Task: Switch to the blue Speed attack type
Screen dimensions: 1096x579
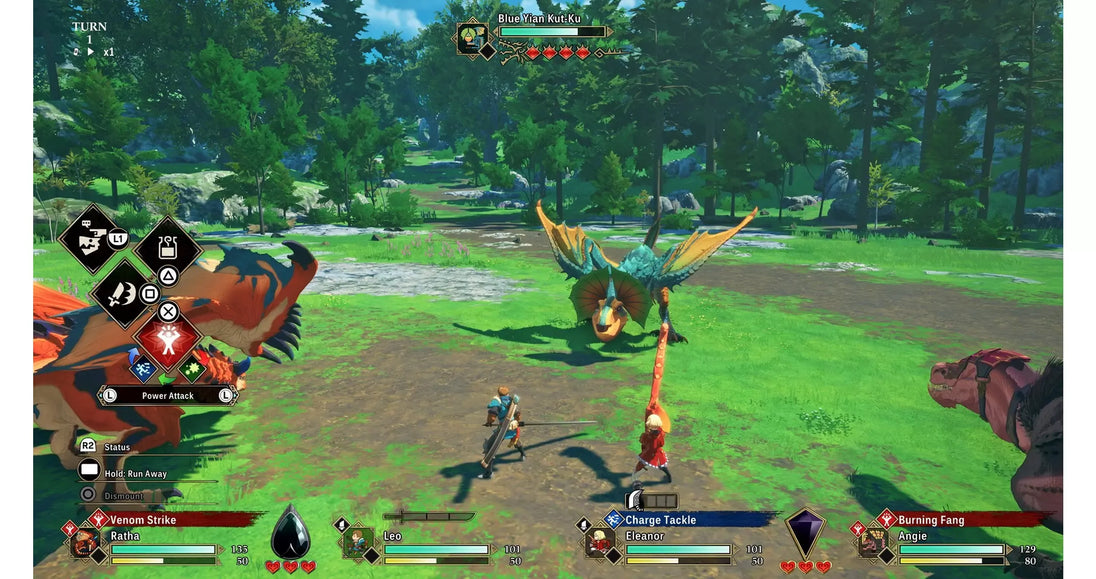Action: click(144, 367)
